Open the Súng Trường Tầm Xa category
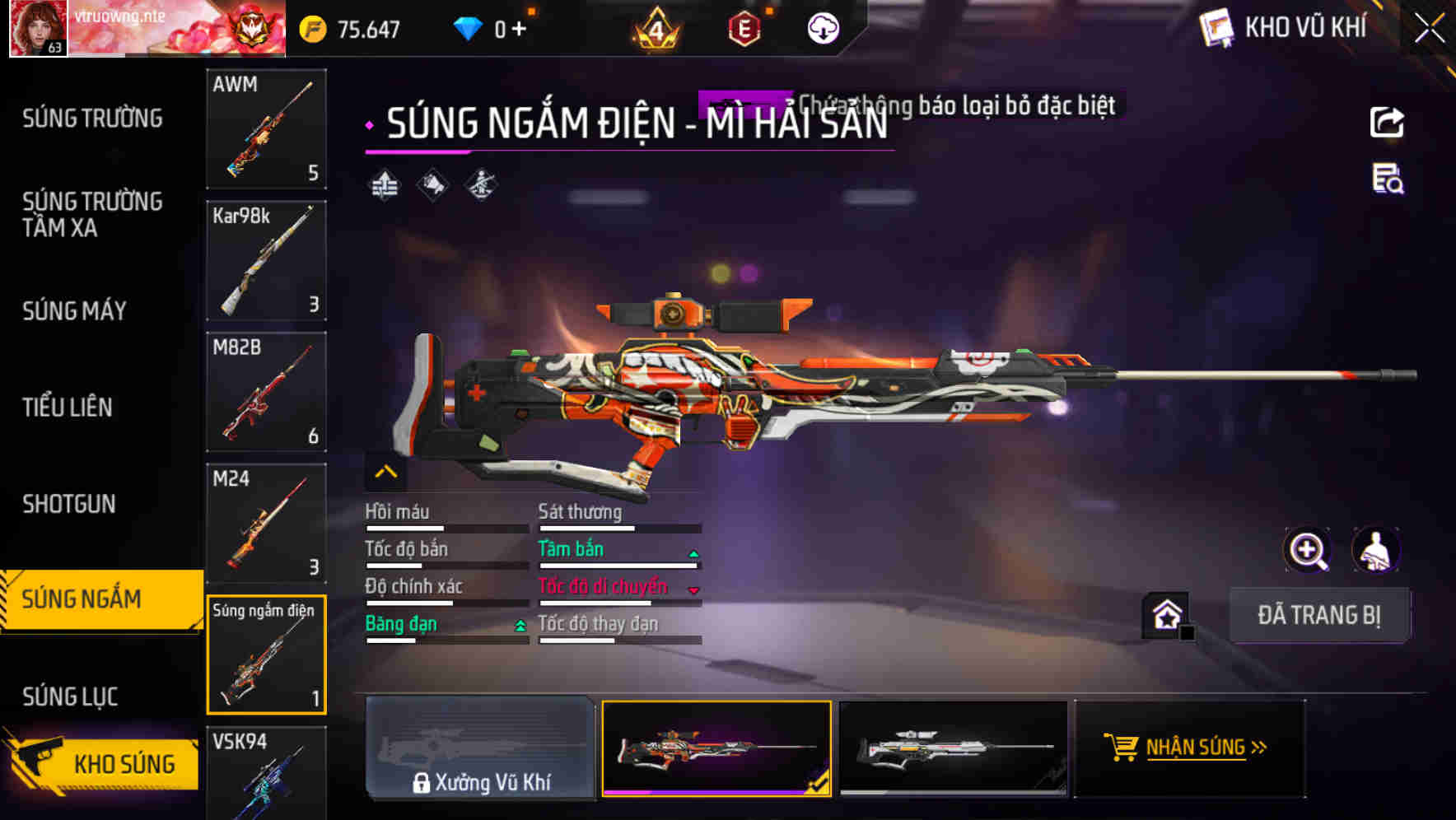The image size is (1456, 820). 92,214
